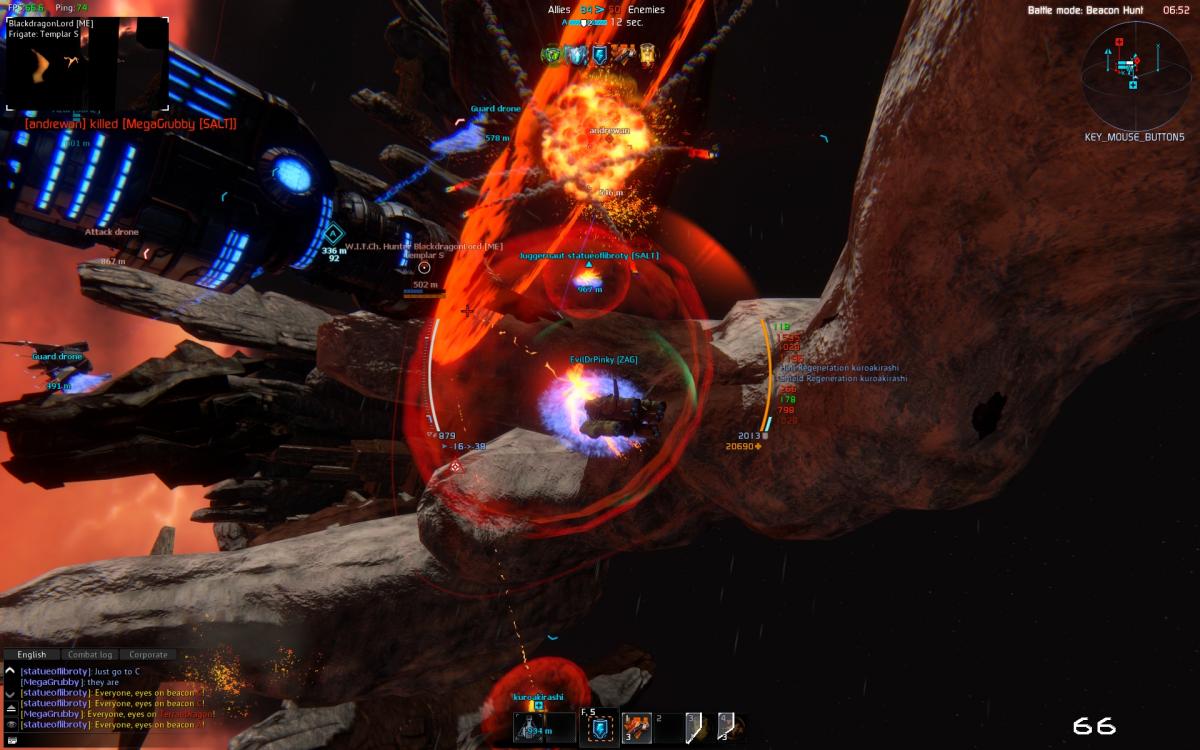Open the chat input icon below chat
Screen dimensions: 1200x750
(10, 740)
